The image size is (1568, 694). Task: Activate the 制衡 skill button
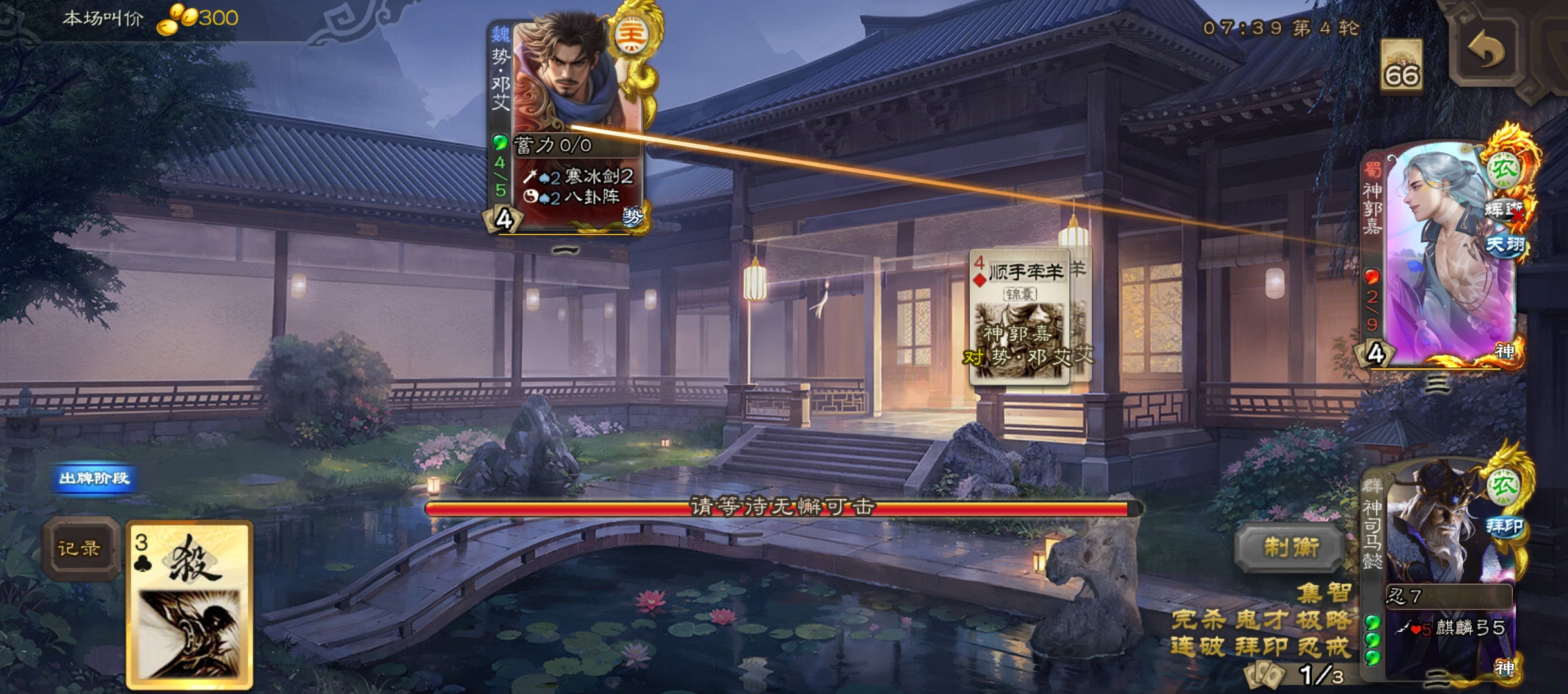(1291, 547)
